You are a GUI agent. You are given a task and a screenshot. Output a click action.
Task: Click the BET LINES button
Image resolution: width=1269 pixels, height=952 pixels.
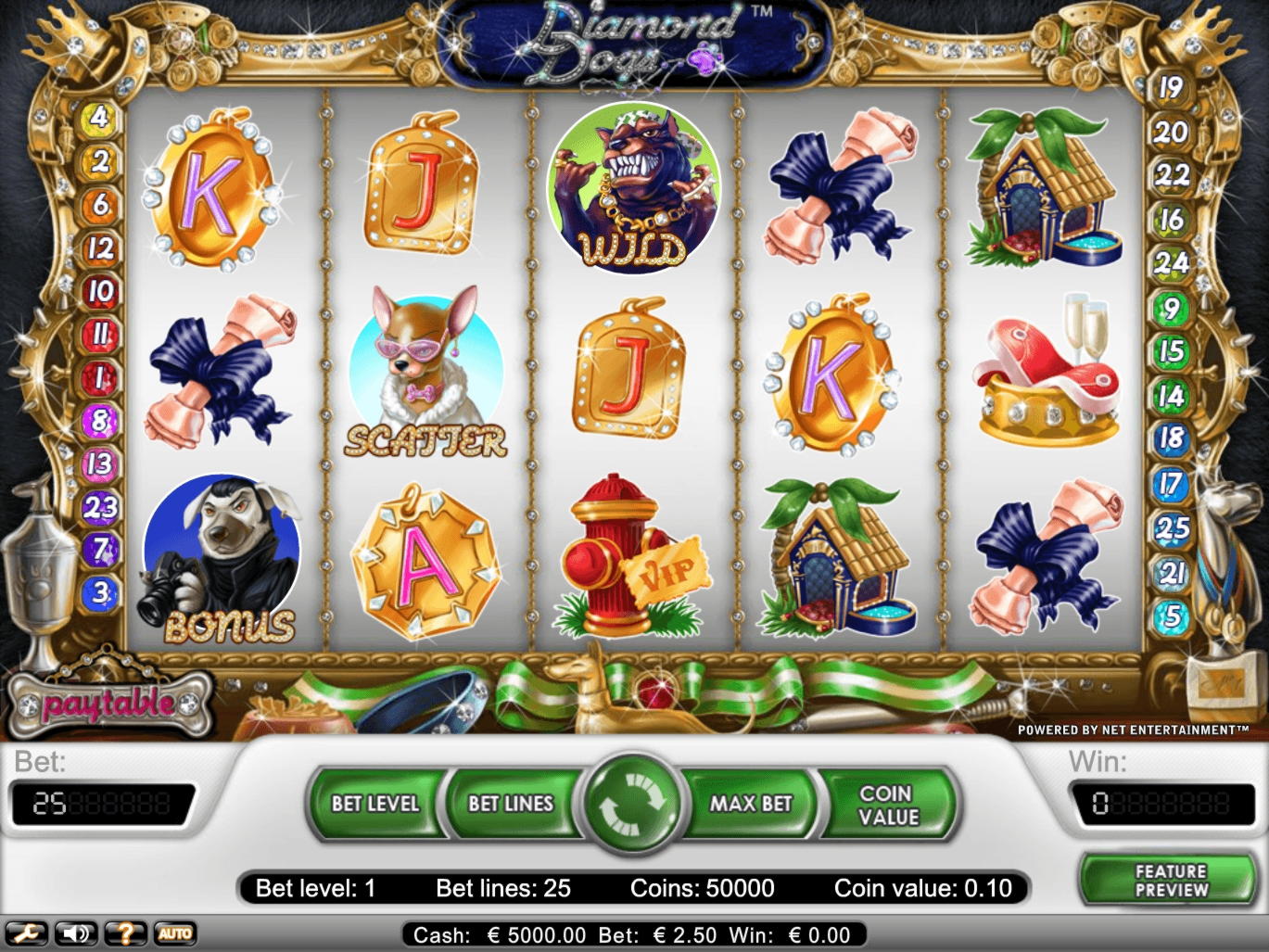(x=511, y=805)
